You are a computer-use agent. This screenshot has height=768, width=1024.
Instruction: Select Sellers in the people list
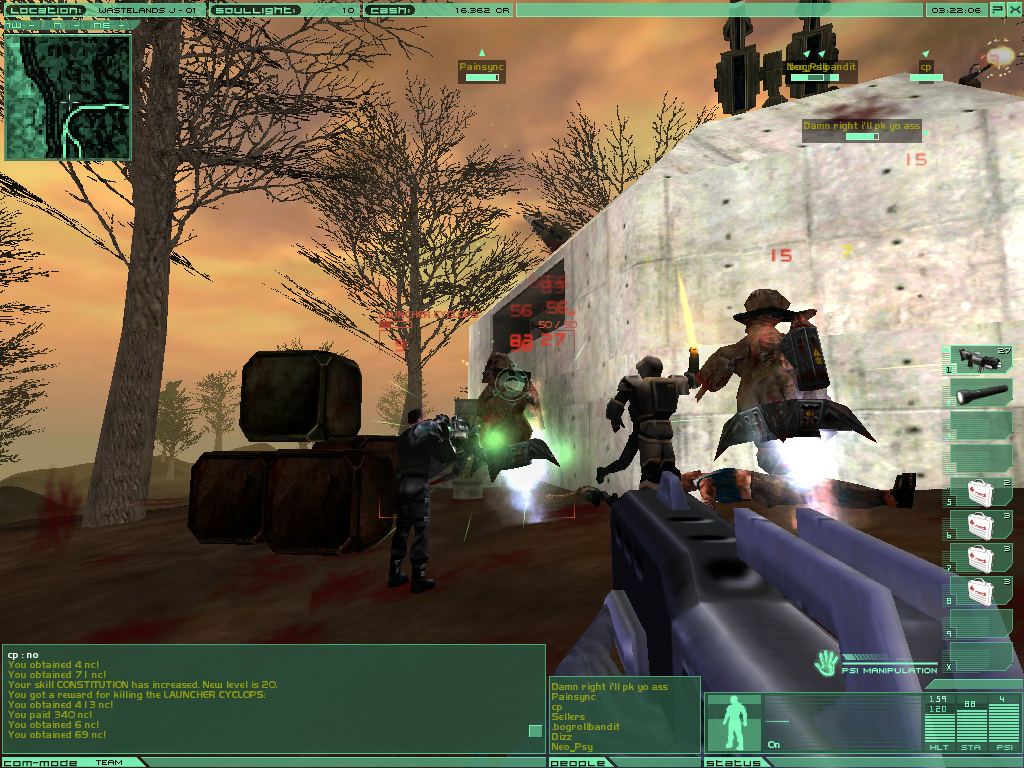point(567,717)
